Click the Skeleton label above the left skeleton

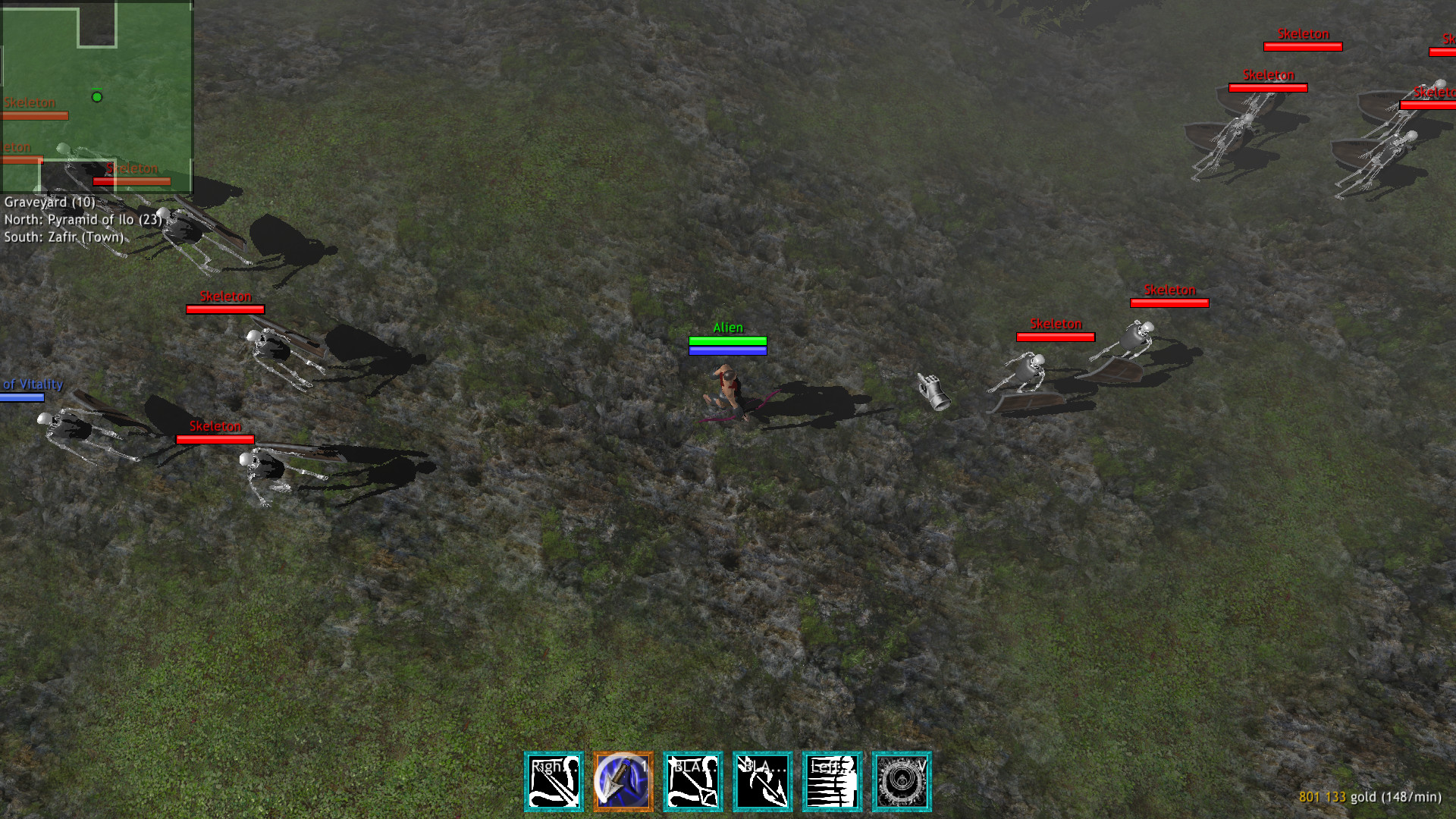pyautogui.click(x=226, y=297)
